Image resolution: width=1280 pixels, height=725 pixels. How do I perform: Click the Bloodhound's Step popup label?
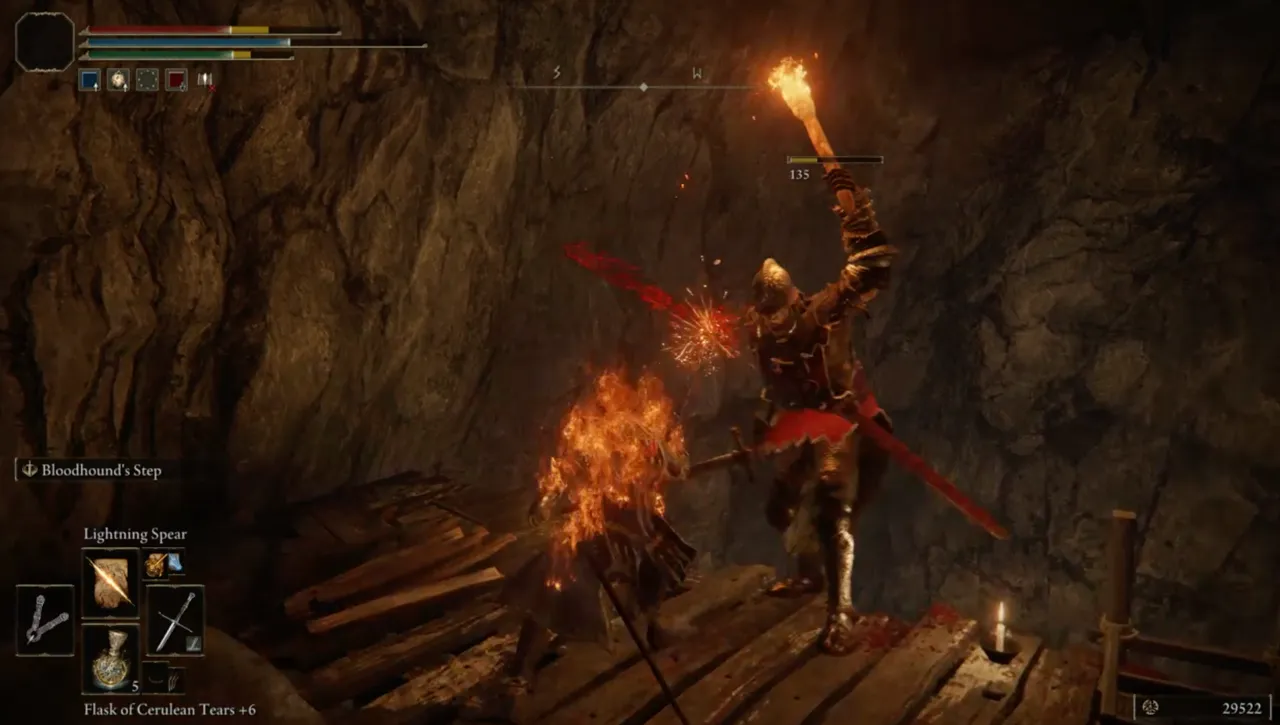pyautogui.click(x=102, y=470)
